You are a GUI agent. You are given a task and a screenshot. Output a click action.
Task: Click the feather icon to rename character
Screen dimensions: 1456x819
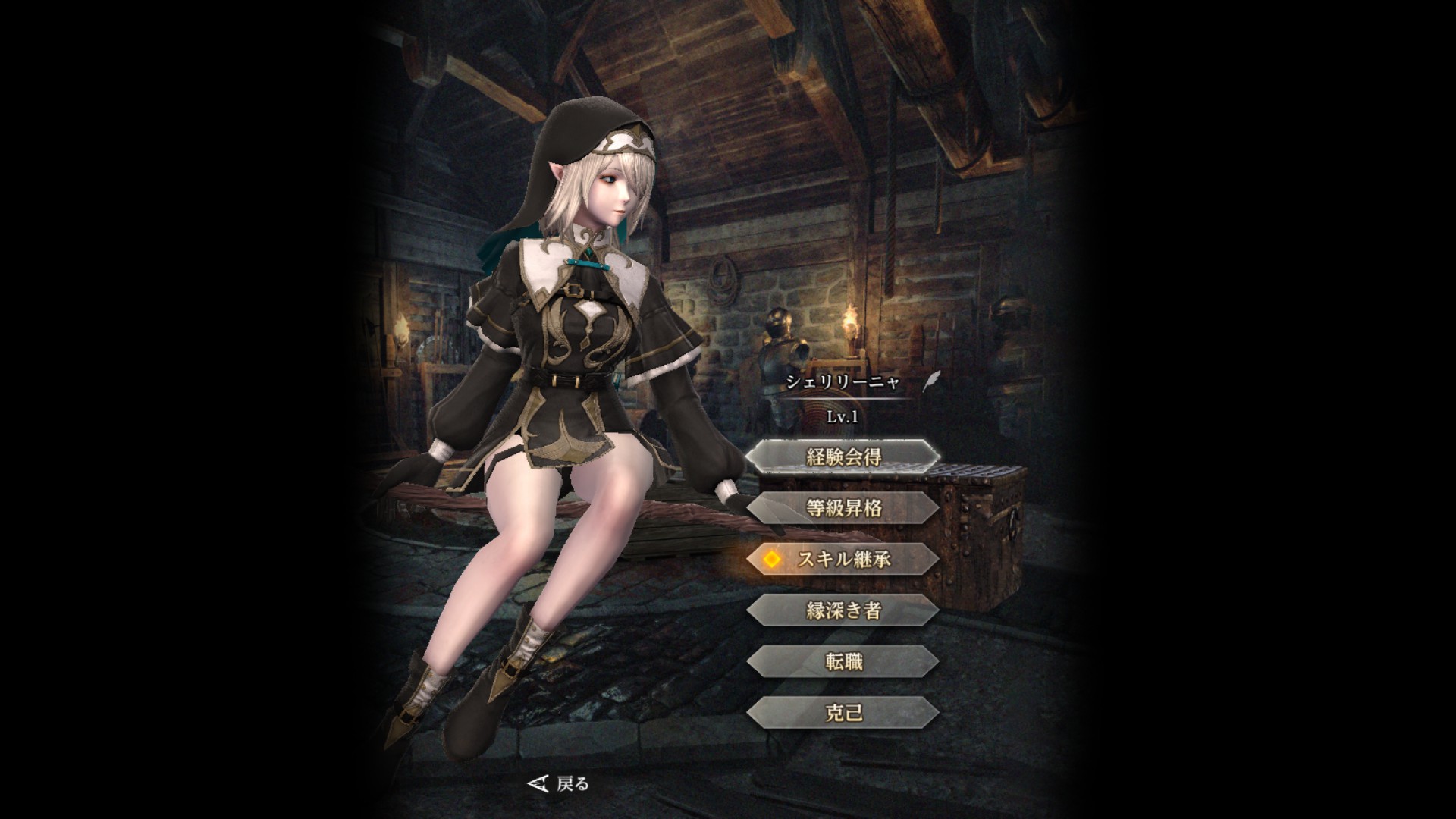pos(930,381)
